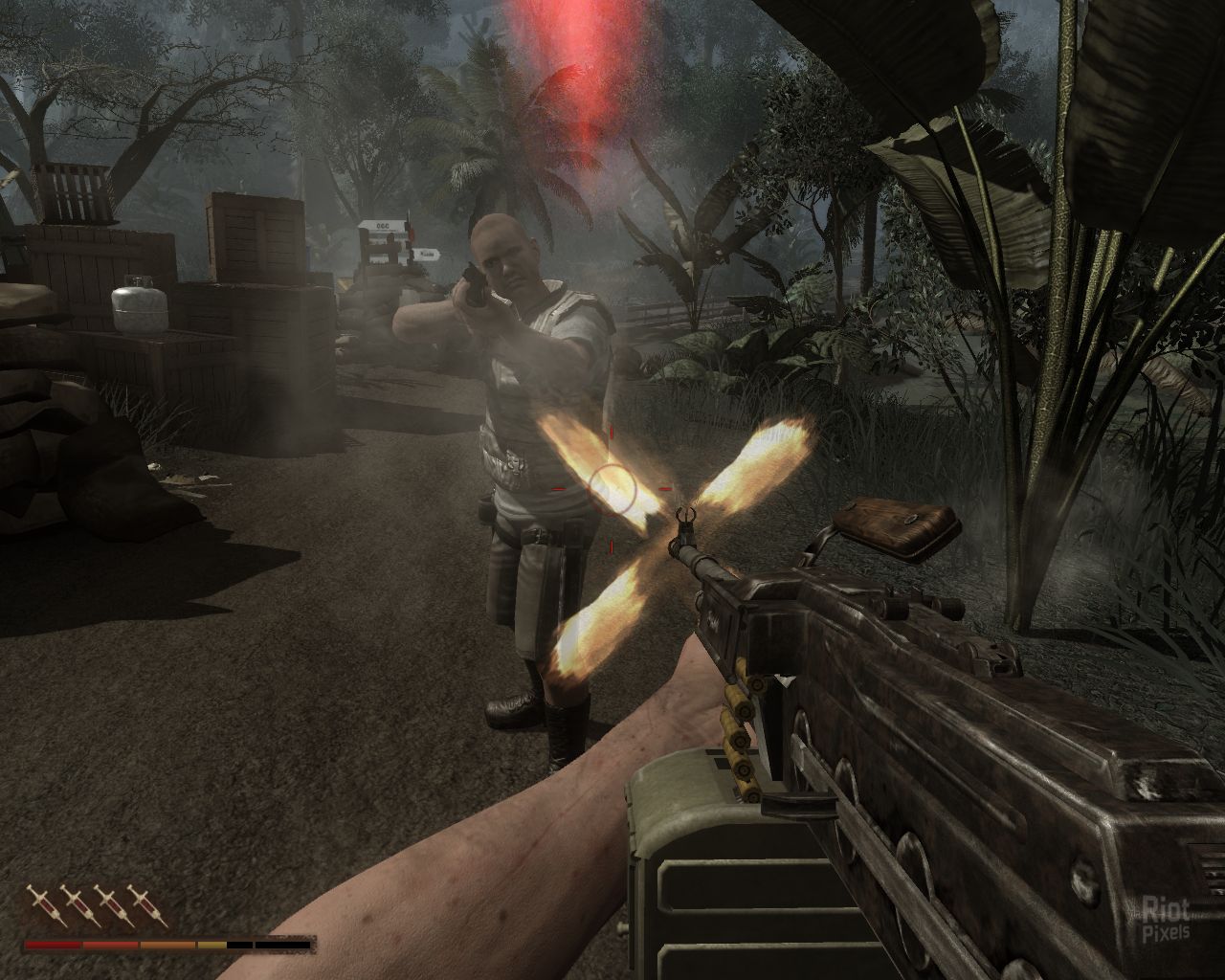
Task: Click the Riot Pixels watermark logo
Action: point(1167,919)
